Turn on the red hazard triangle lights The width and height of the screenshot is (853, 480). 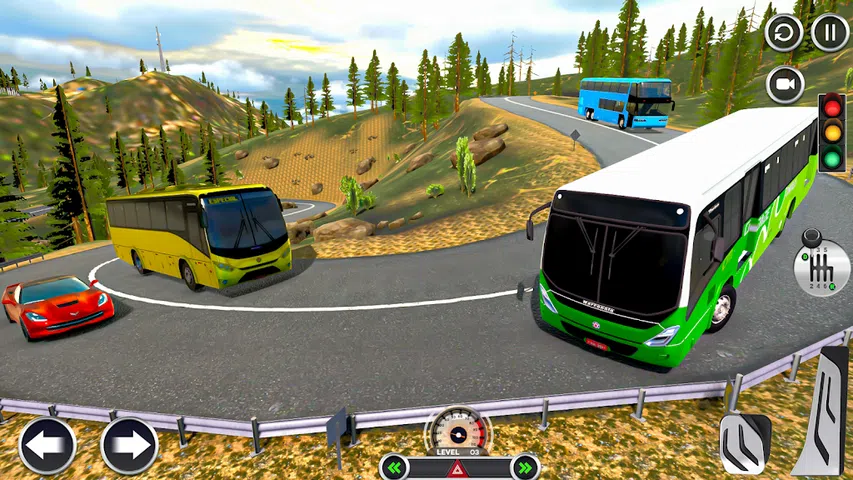[459, 468]
